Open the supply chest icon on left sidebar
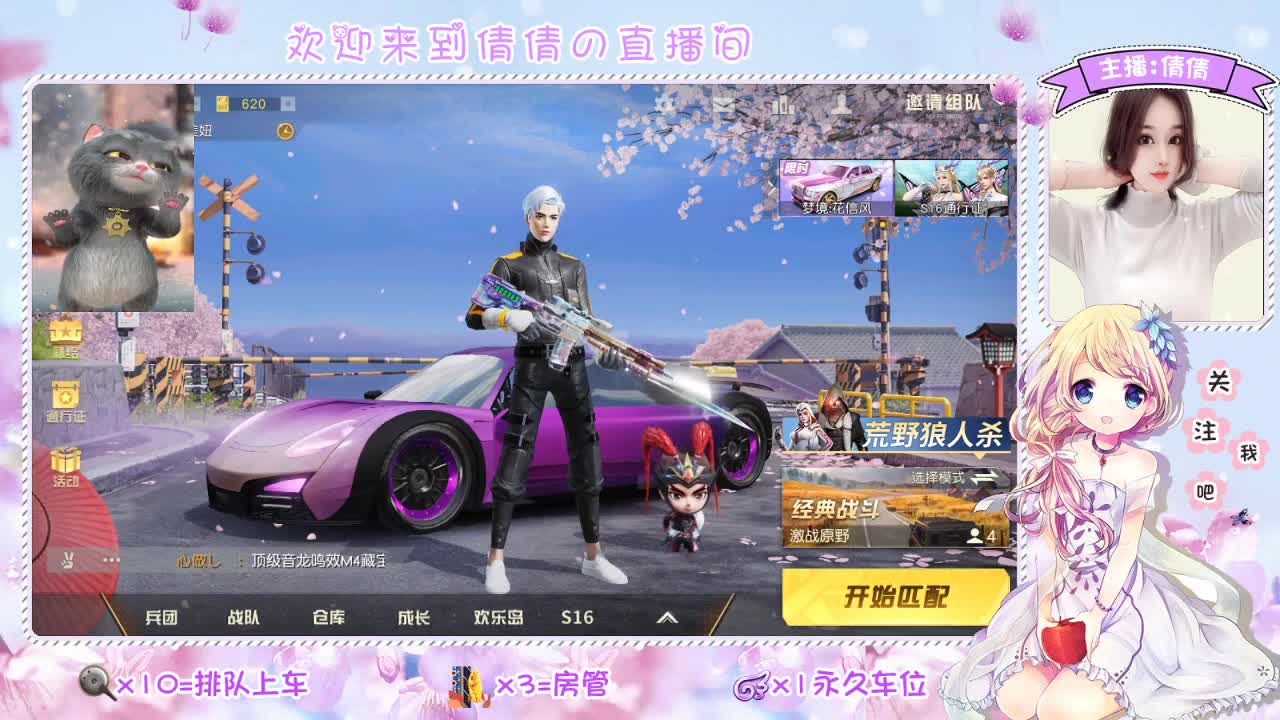The width and height of the screenshot is (1280, 720). (65, 335)
